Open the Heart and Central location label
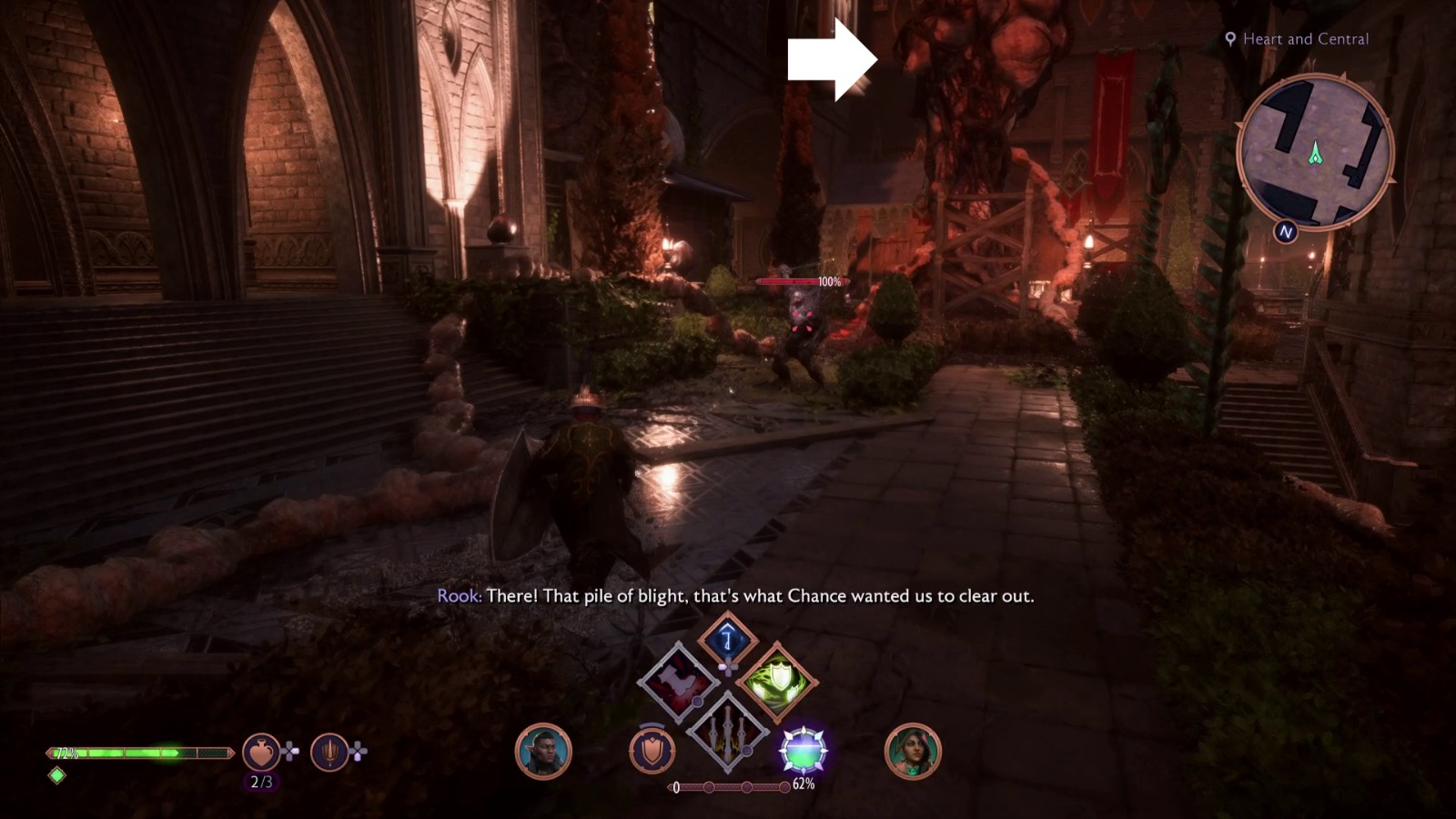The height and width of the screenshot is (819, 1456). pyautogui.click(x=1297, y=39)
